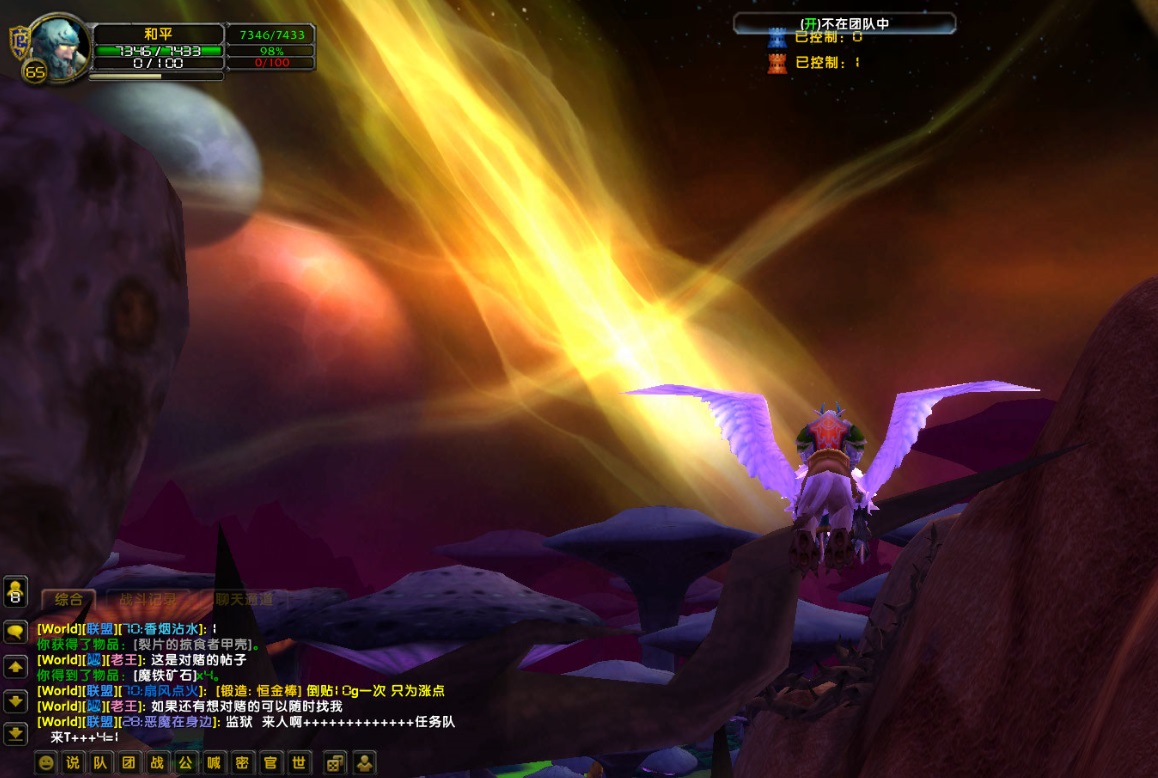The width and height of the screenshot is (1158, 778).
Task: Open the 战斗记录 combat log tab
Action: pos(147,599)
